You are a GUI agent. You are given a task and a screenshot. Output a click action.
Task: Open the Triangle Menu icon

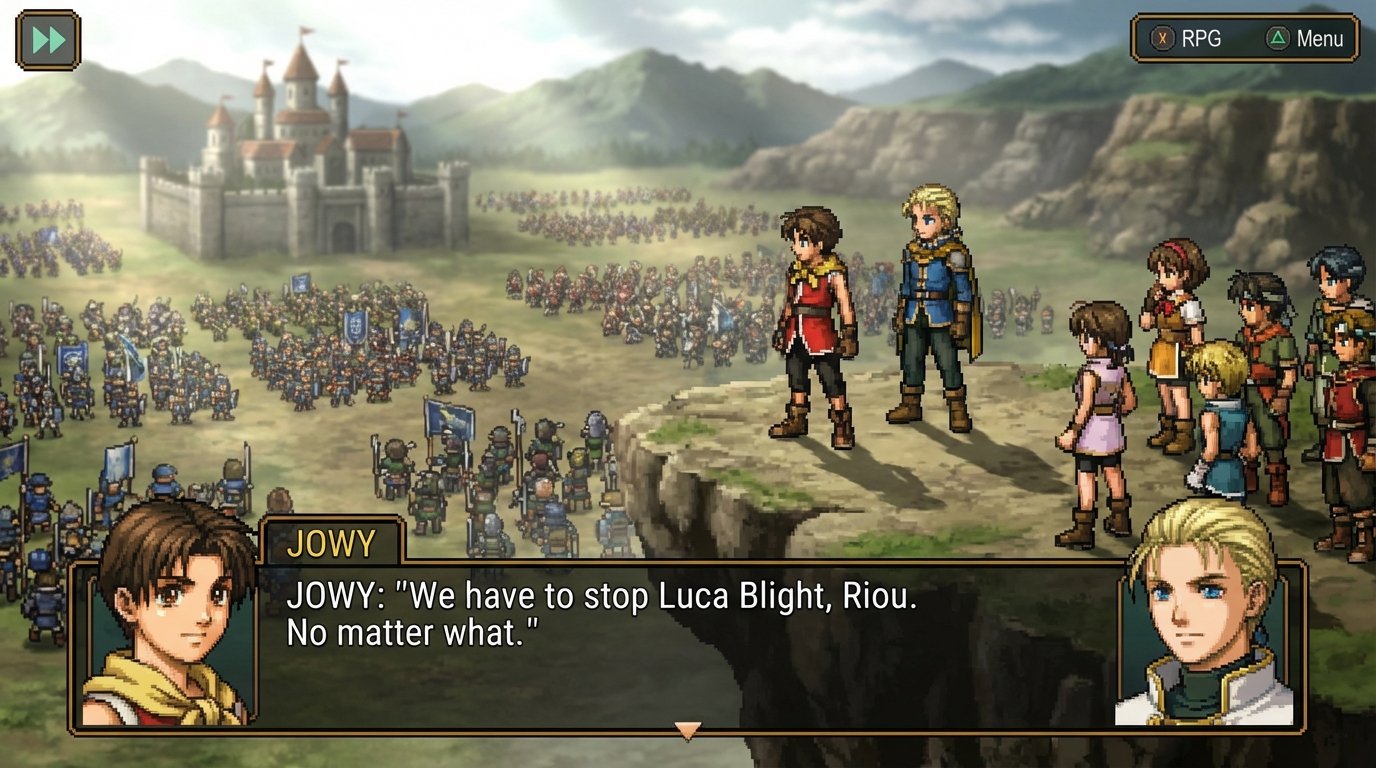click(1275, 40)
